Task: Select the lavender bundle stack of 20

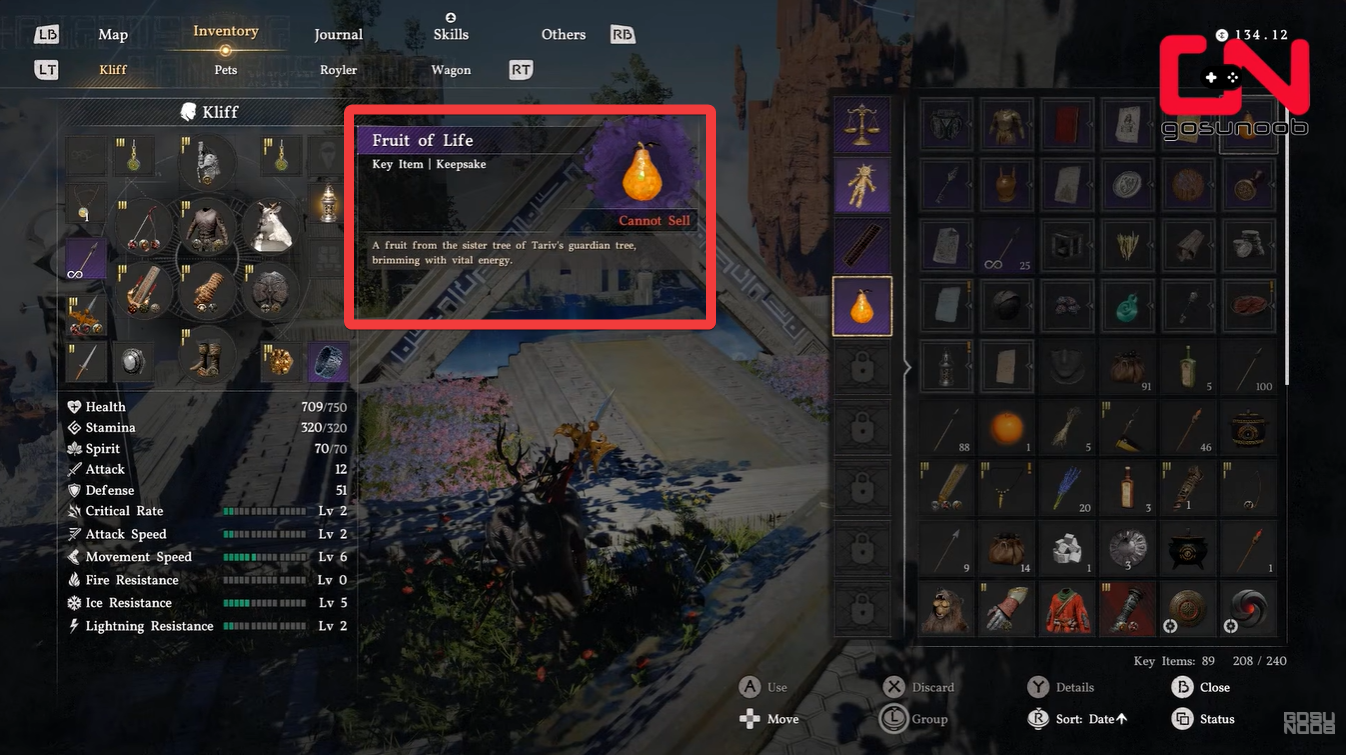Action: [1067, 487]
